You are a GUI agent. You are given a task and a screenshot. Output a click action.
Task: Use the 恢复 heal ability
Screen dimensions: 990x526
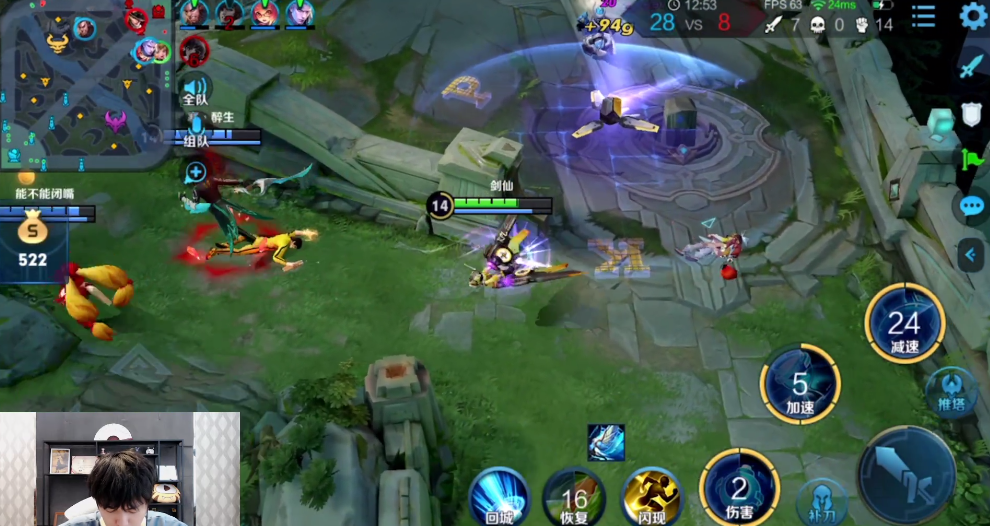point(573,497)
